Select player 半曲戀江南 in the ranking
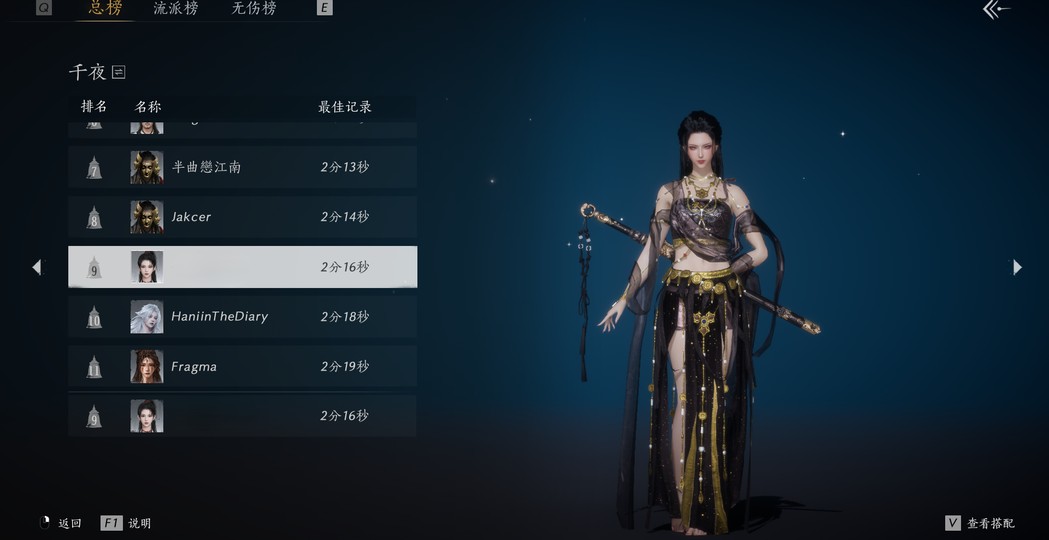Screen dimensions: 1049x540 coord(242,167)
